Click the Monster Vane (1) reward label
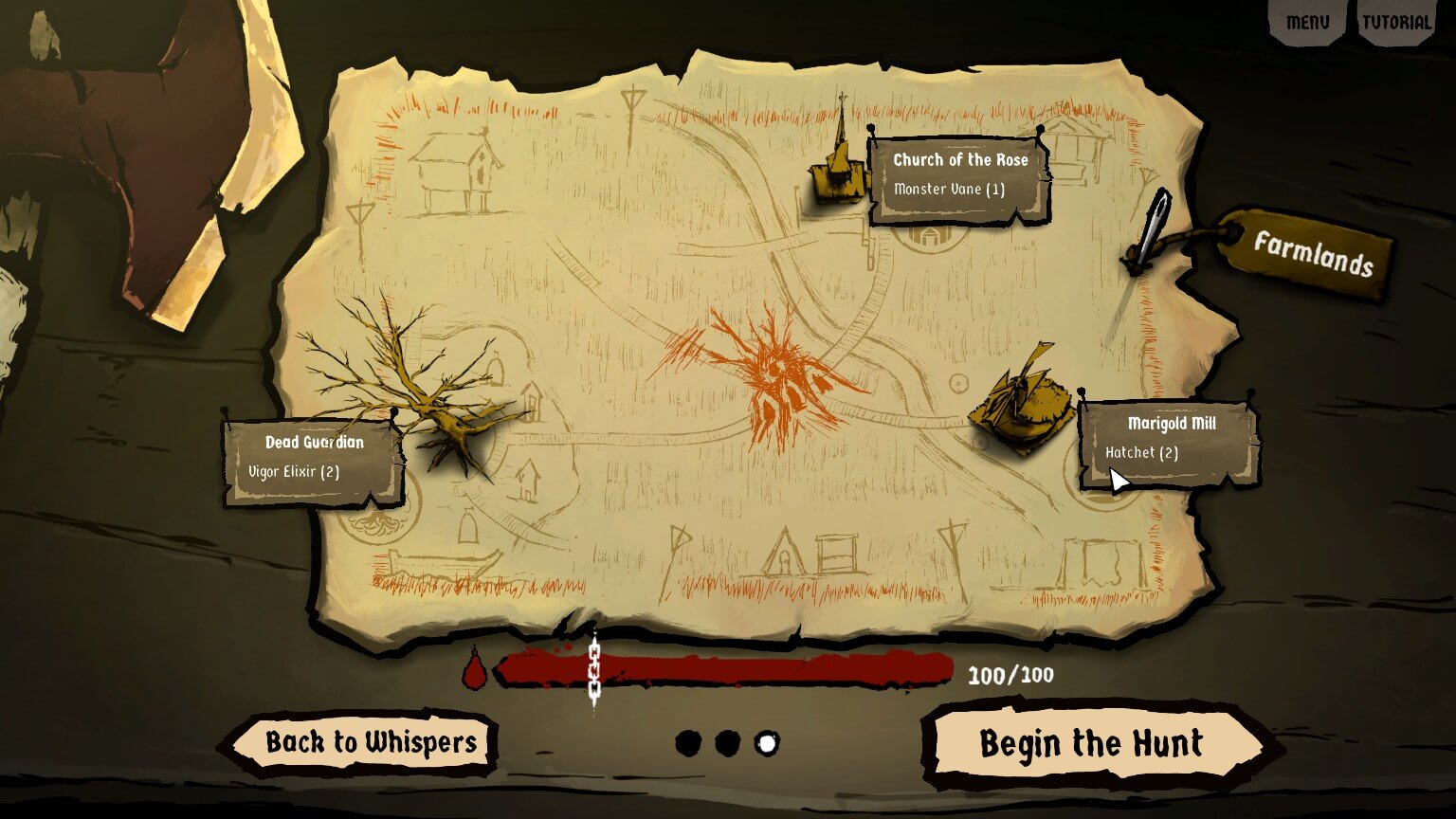This screenshot has width=1456, height=819. [x=951, y=188]
